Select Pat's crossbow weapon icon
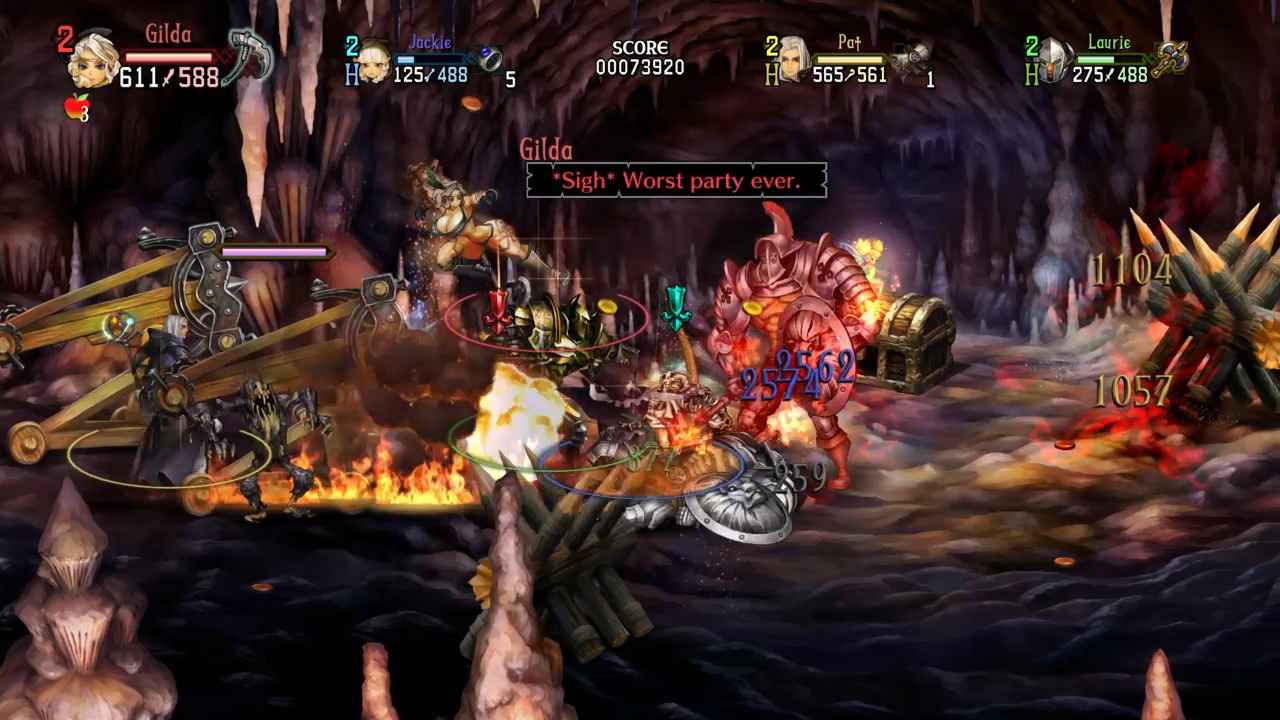Screen dimensions: 1280x720 point(915,55)
